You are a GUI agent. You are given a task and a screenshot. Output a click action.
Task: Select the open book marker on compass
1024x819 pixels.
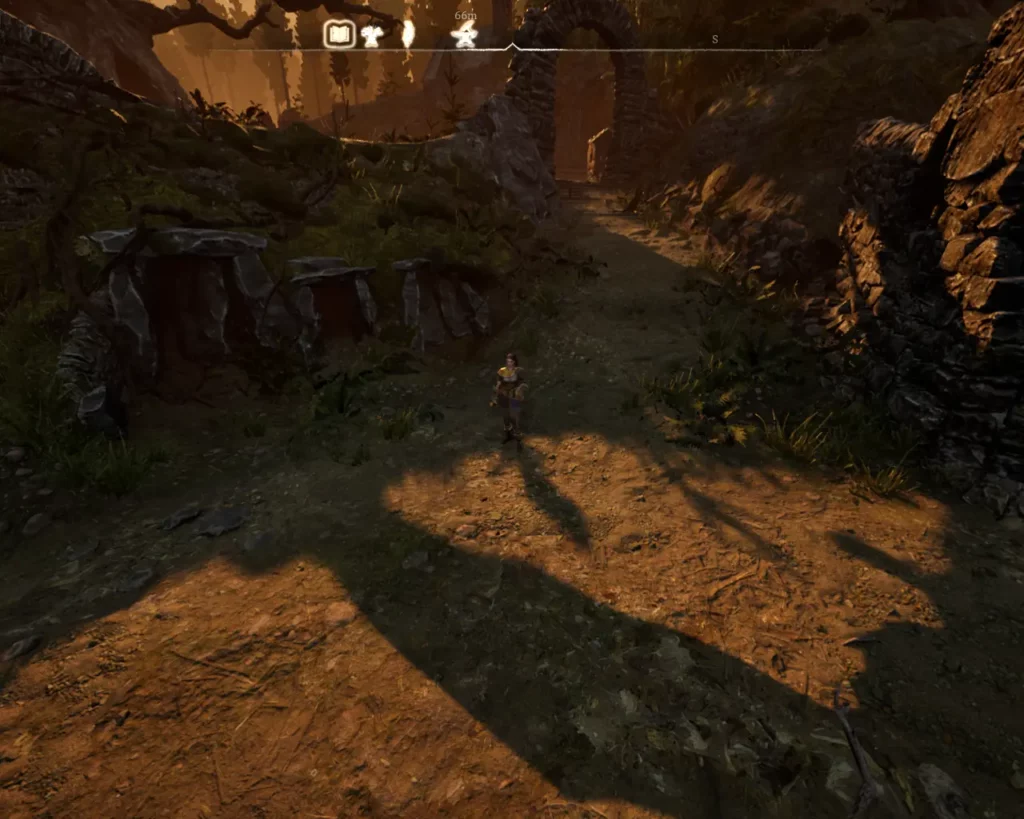point(340,36)
